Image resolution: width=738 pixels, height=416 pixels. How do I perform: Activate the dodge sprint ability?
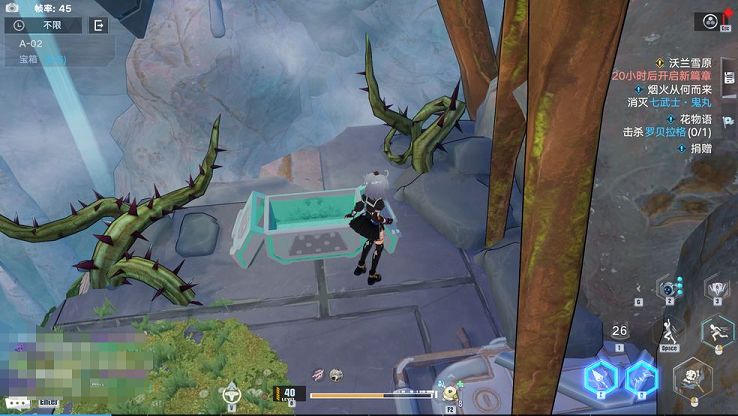point(717,330)
